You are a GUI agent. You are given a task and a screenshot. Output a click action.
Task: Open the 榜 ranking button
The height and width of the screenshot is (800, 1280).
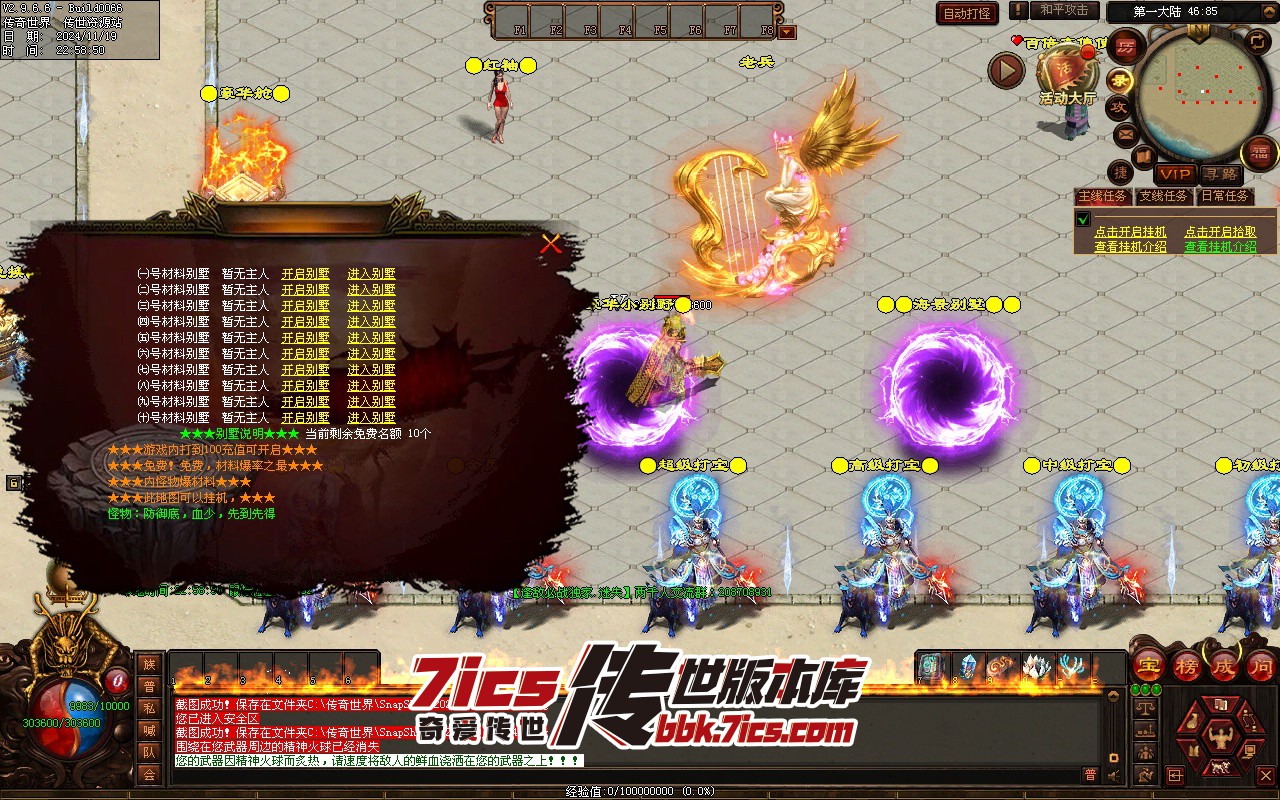1187,666
